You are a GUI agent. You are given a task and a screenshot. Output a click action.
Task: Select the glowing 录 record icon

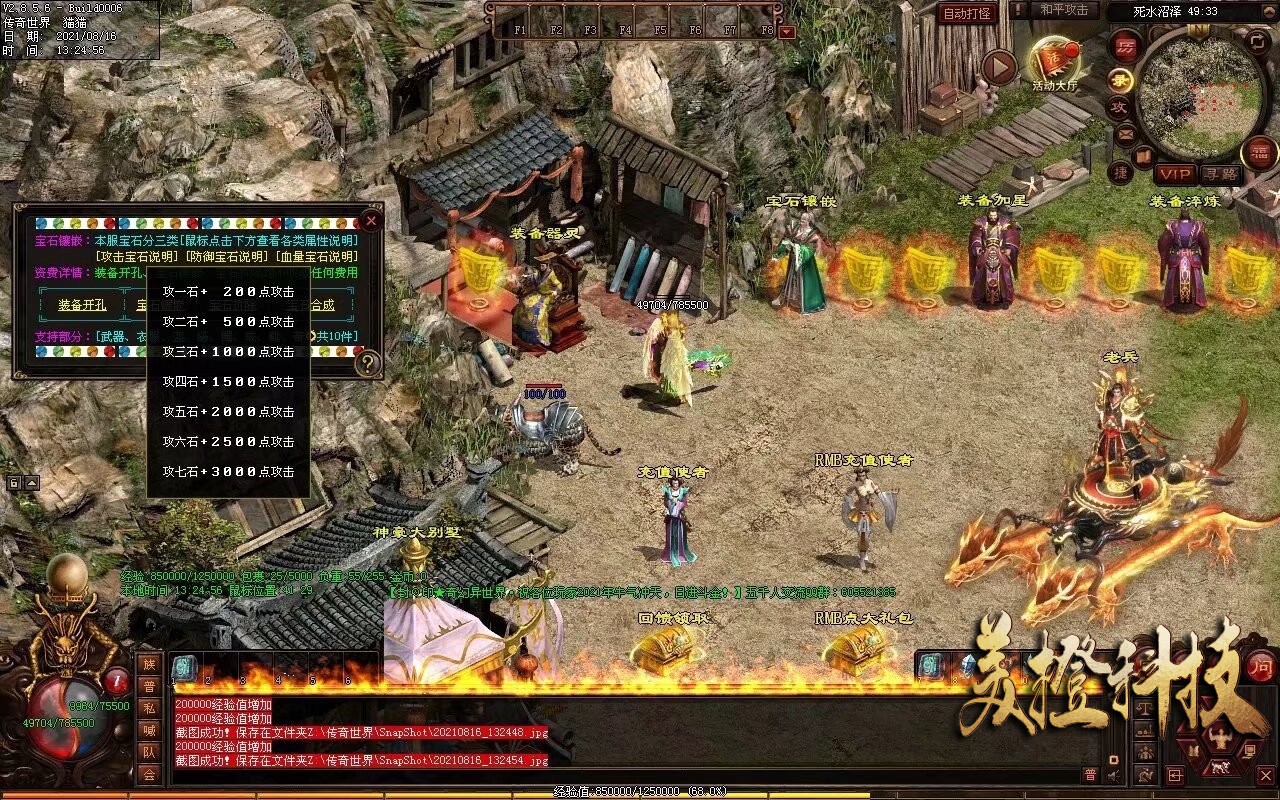[1120, 80]
